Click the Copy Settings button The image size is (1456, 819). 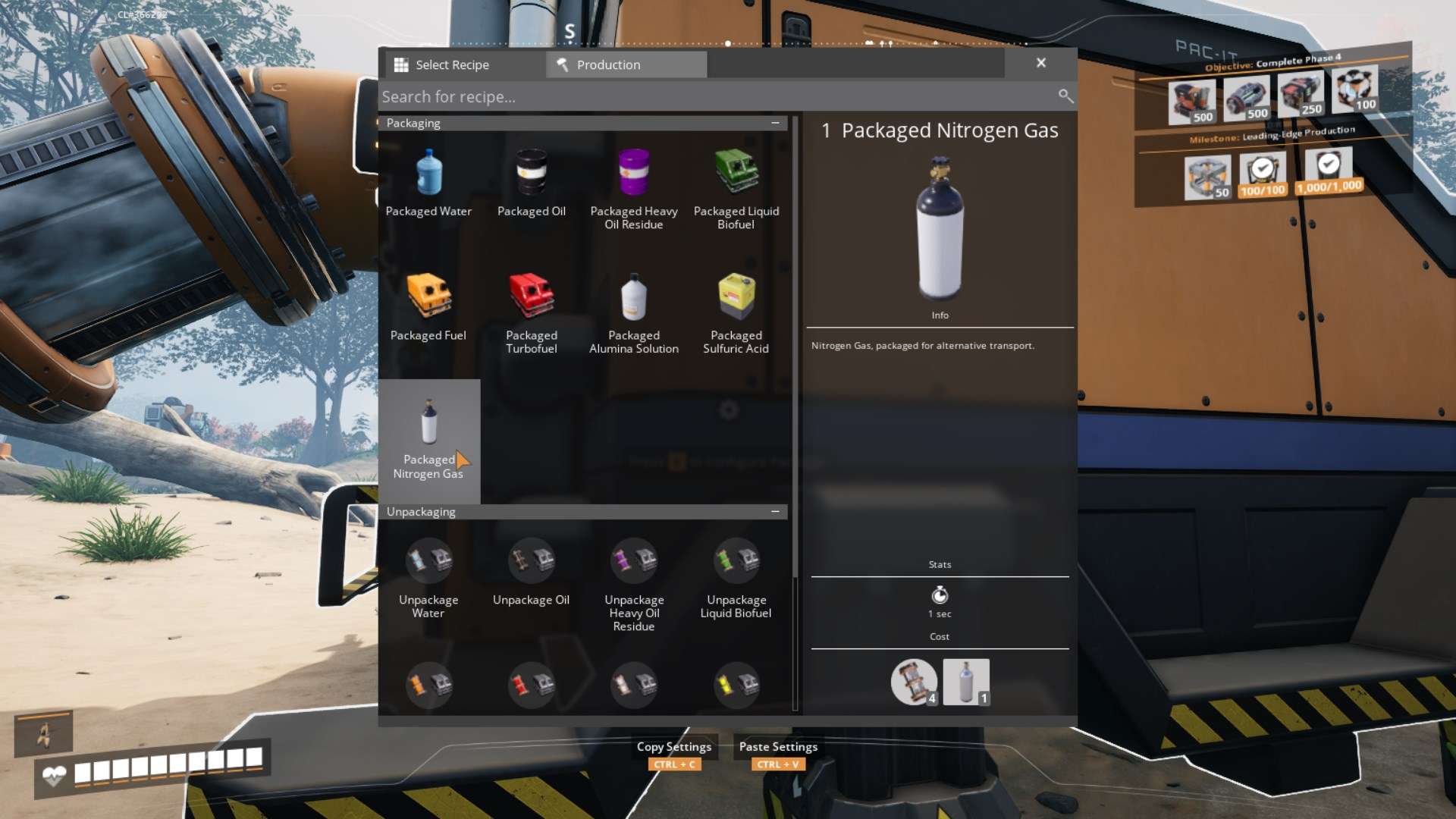(x=674, y=747)
